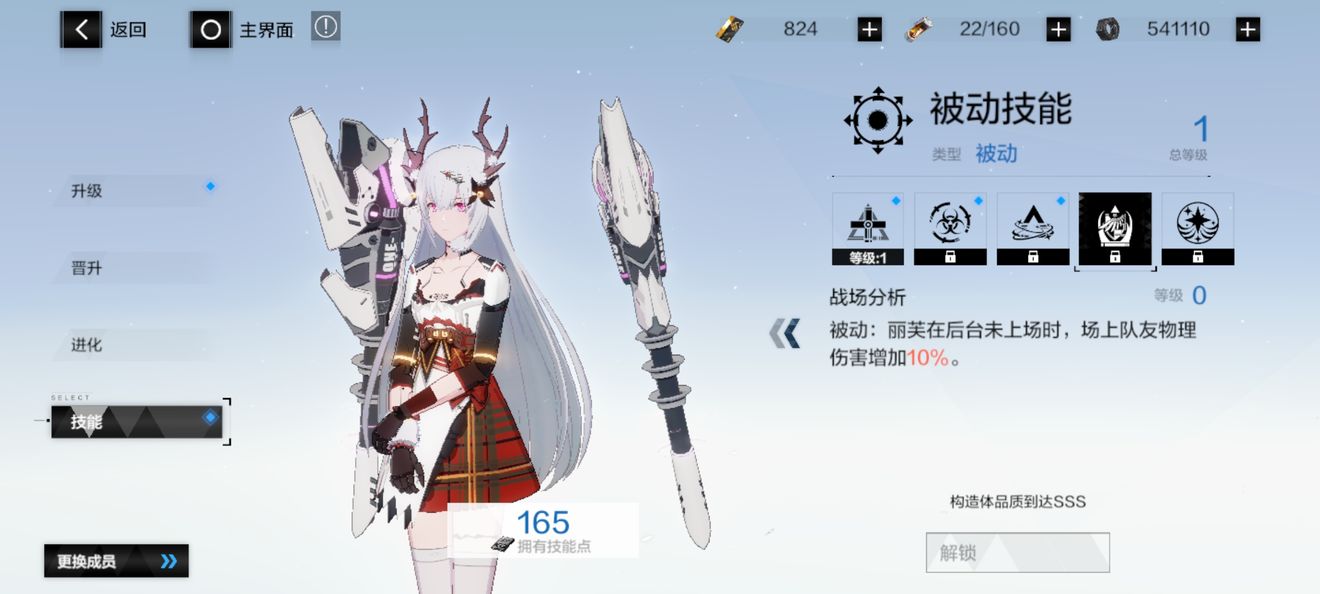The height and width of the screenshot is (594, 1320).
Task: Choose the locked triangle passive skill
Action: 1032,229
